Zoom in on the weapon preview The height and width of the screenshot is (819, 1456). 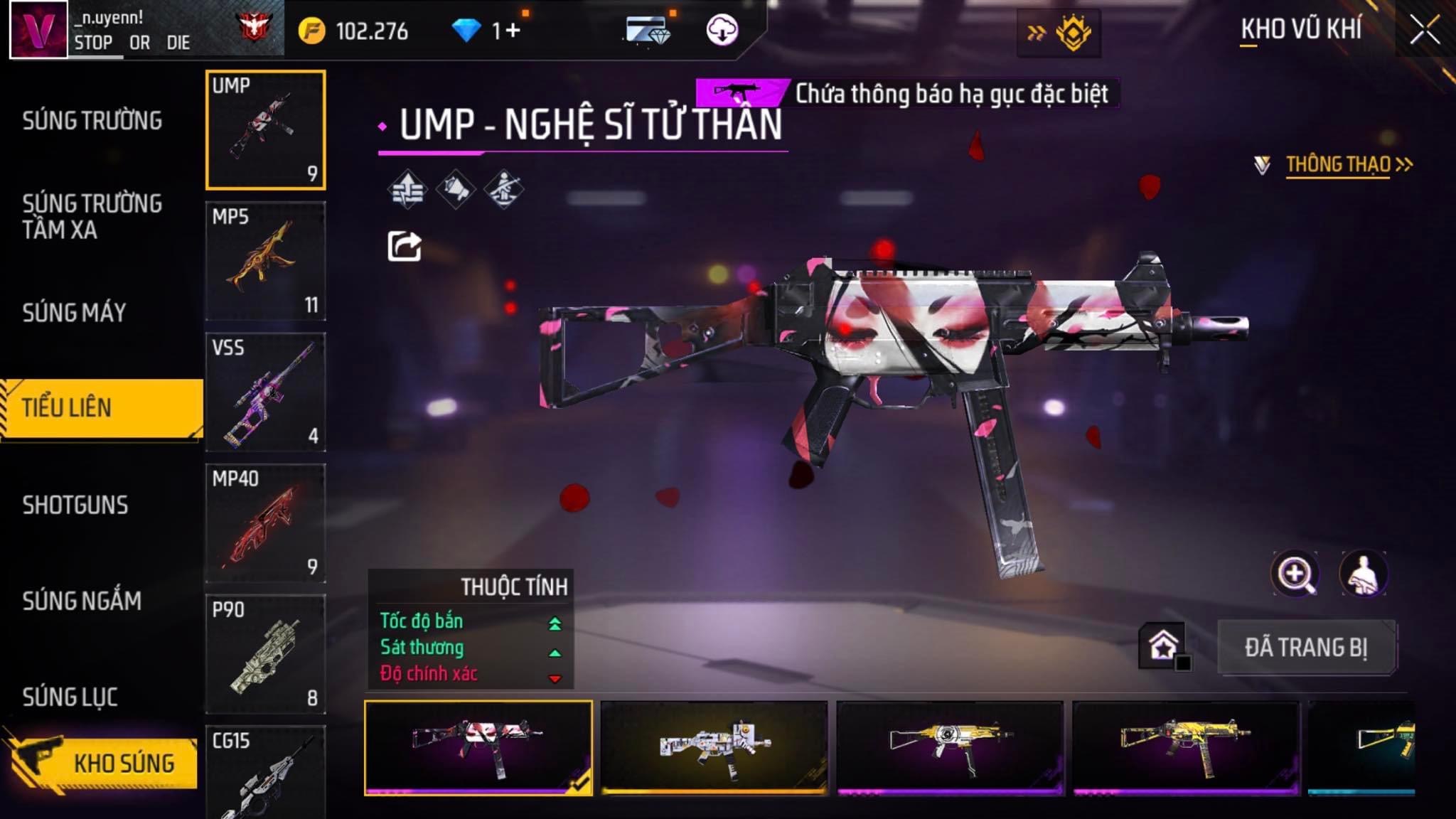pyautogui.click(x=1295, y=574)
